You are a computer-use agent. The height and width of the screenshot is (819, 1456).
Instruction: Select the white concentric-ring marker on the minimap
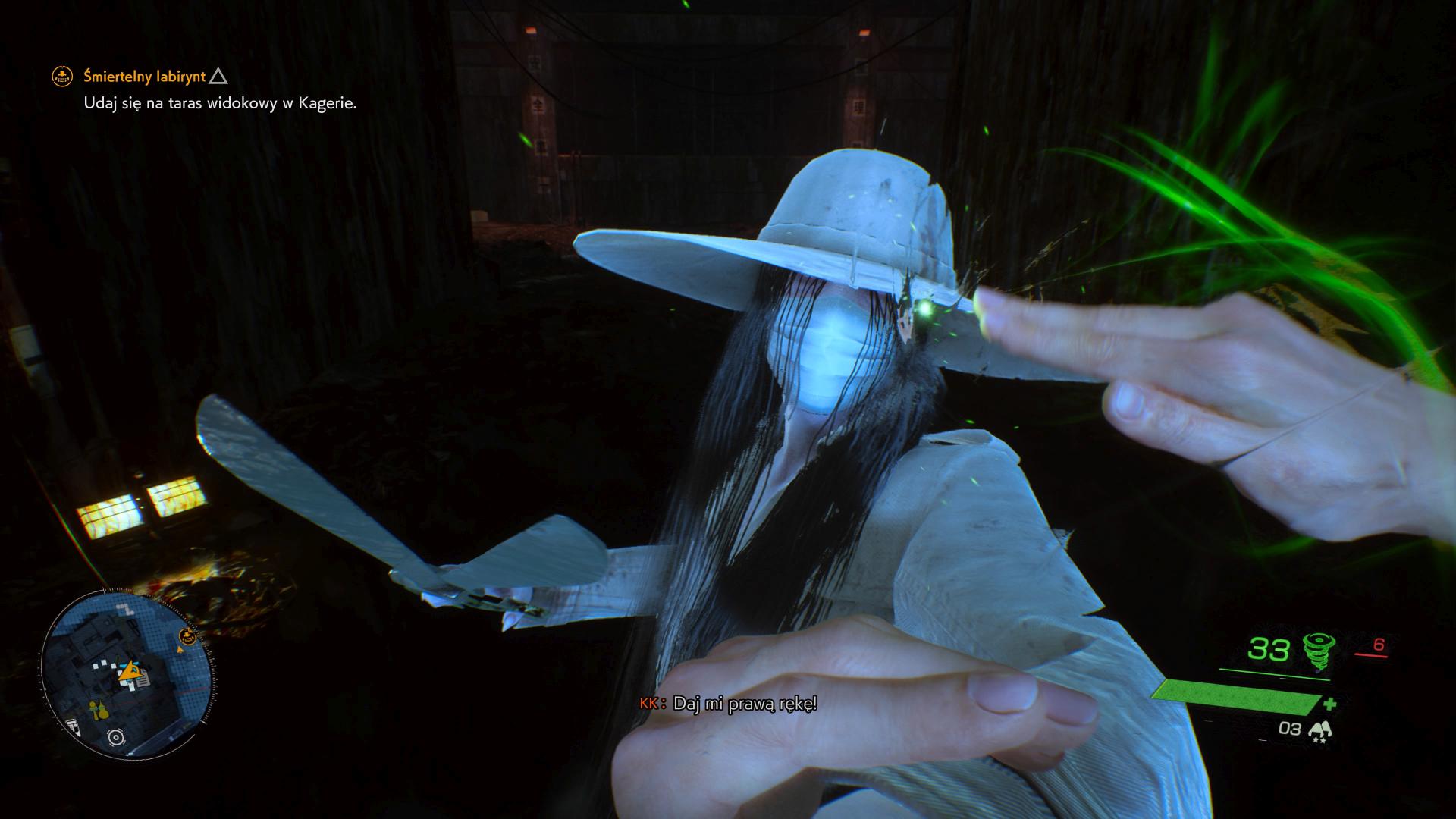(x=115, y=736)
